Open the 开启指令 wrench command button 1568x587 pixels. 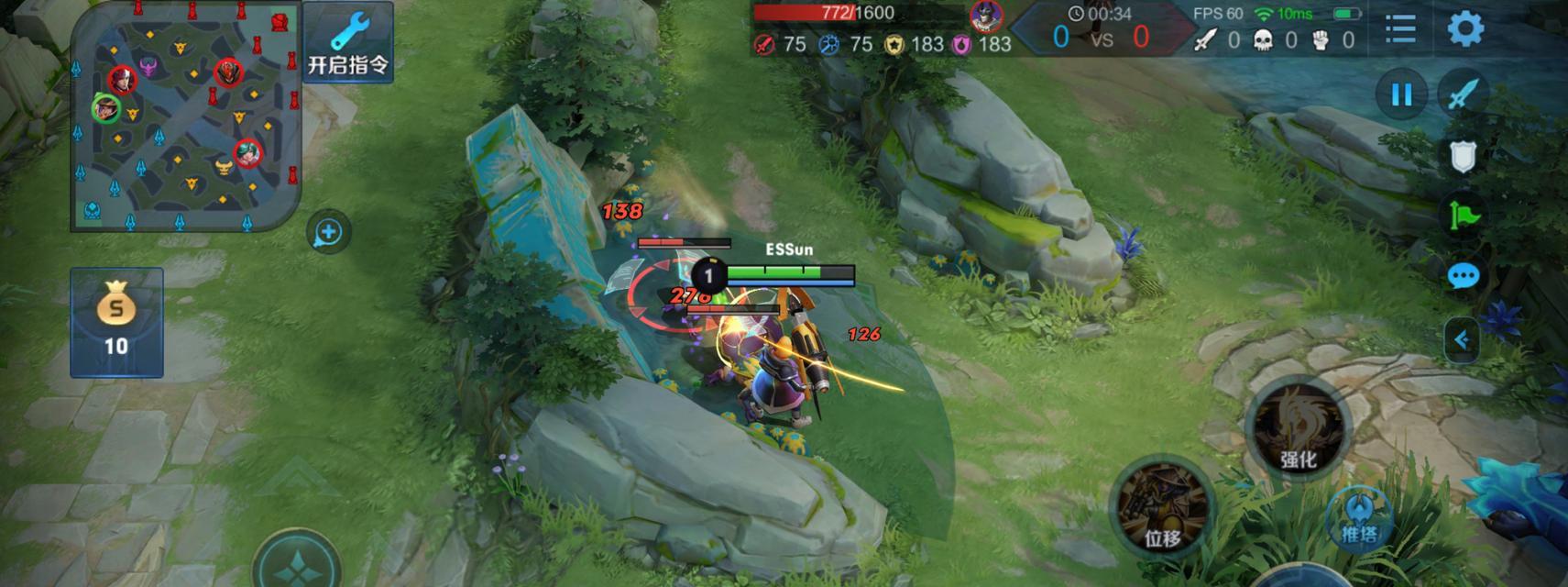point(347,42)
